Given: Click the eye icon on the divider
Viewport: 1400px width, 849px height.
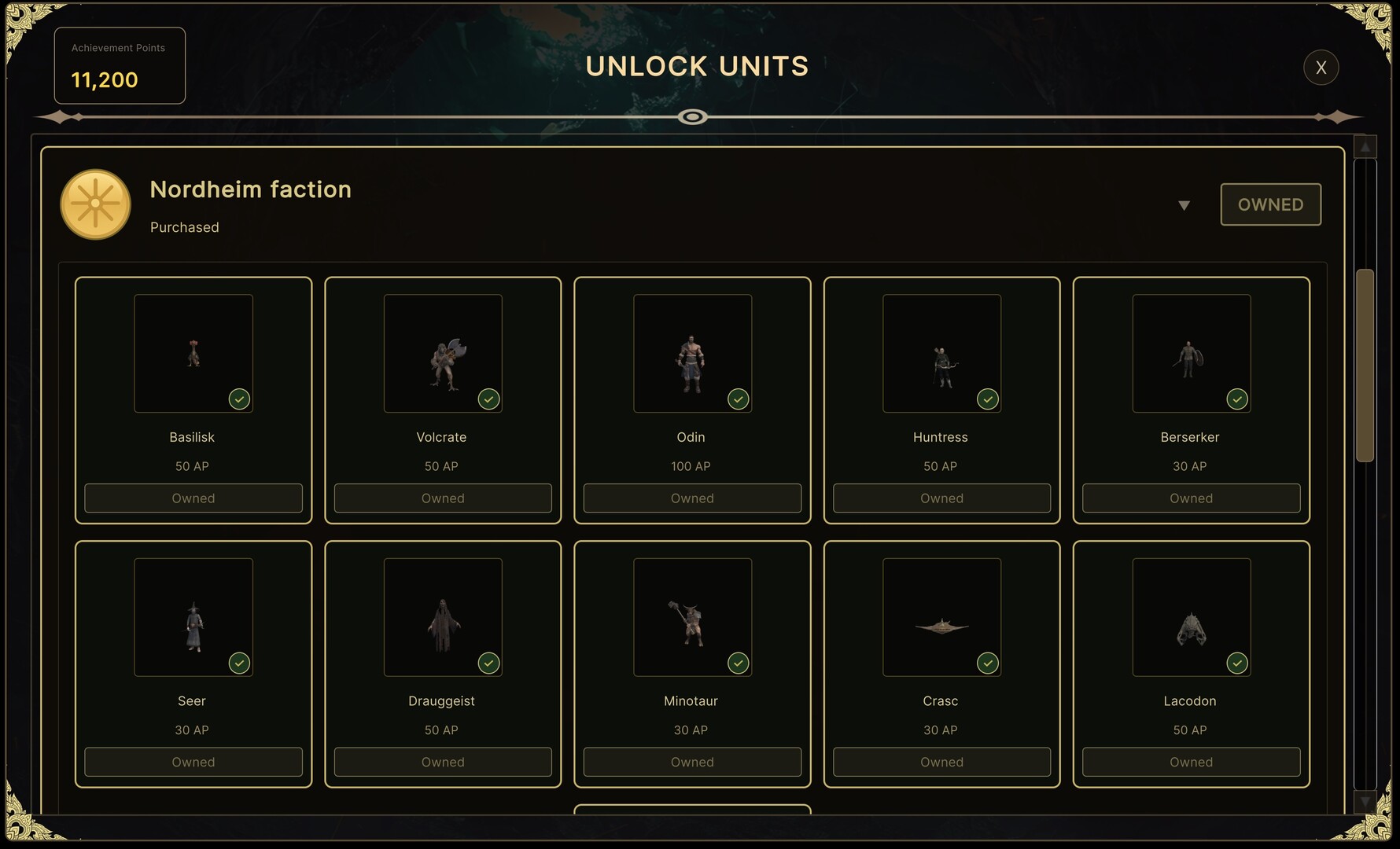Looking at the screenshot, I should tap(693, 117).
